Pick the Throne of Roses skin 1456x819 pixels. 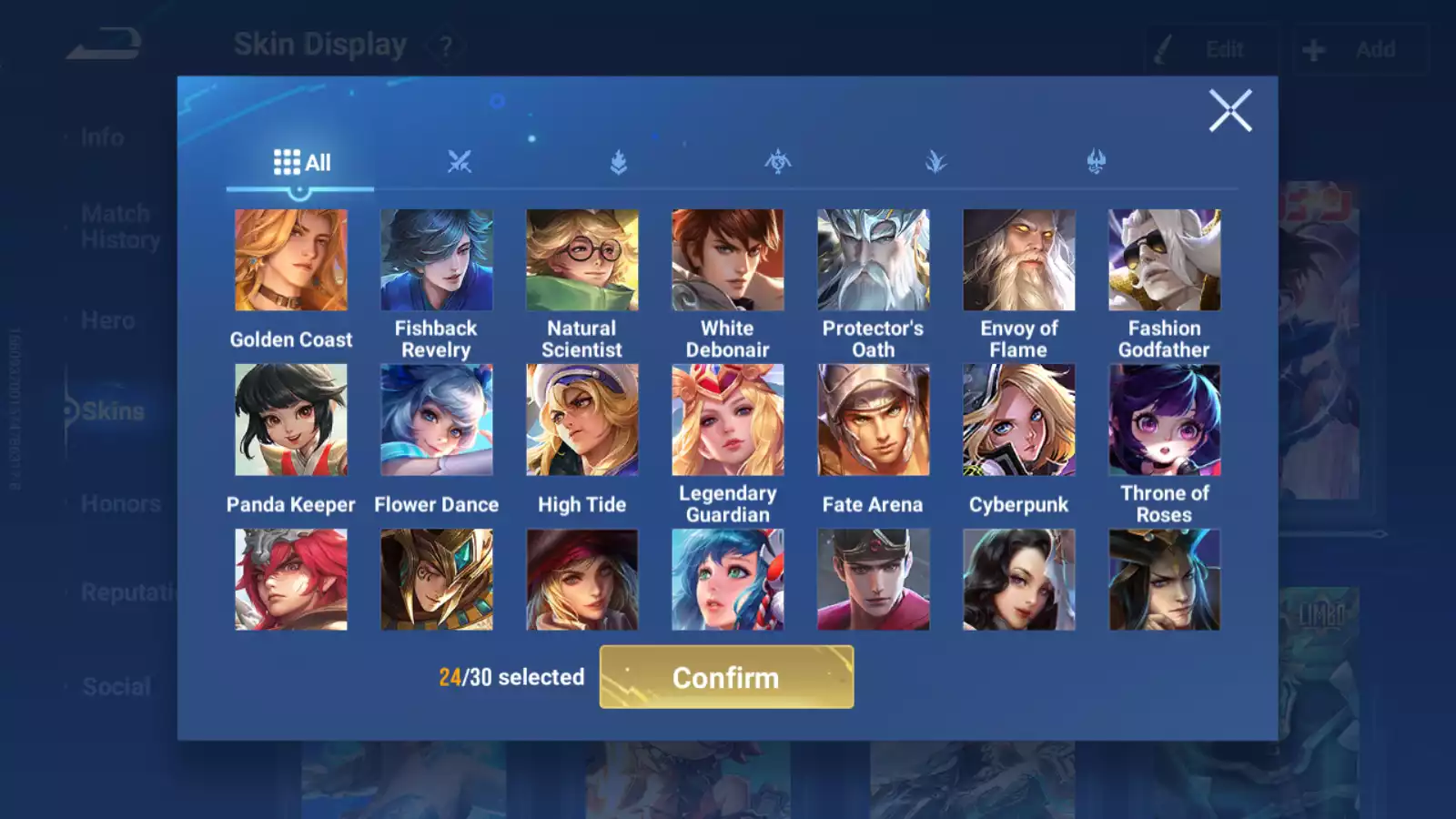(1165, 420)
